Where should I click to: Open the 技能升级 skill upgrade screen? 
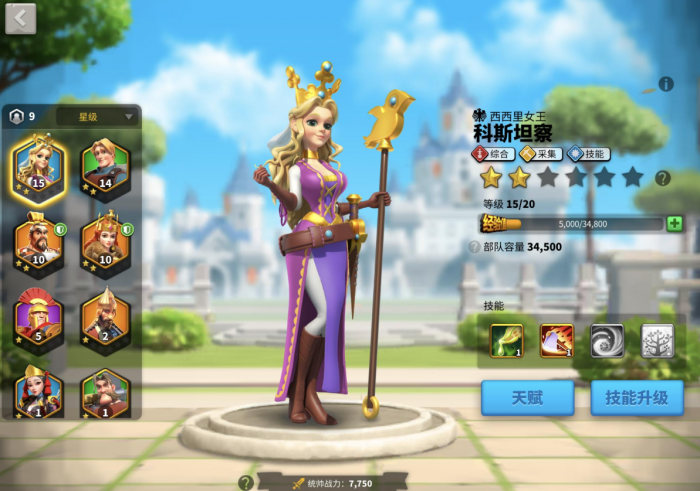tap(636, 397)
